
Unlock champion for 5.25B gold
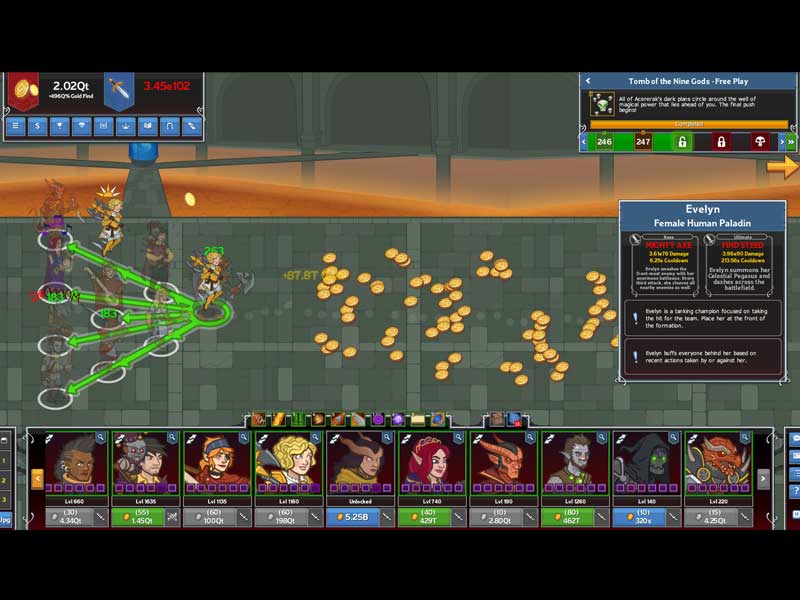352,517
